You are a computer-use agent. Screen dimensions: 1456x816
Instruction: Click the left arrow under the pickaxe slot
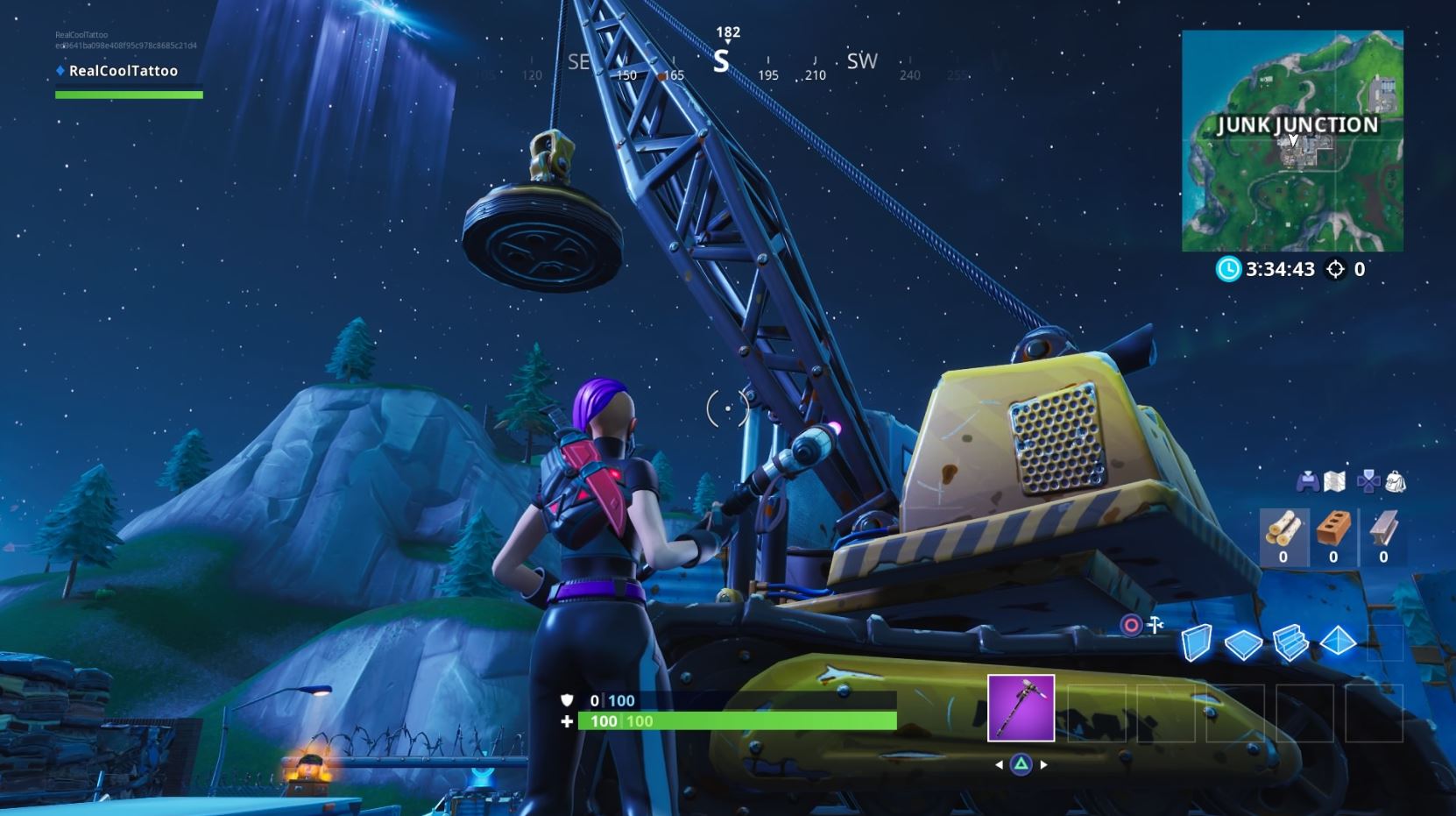point(1000,764)
